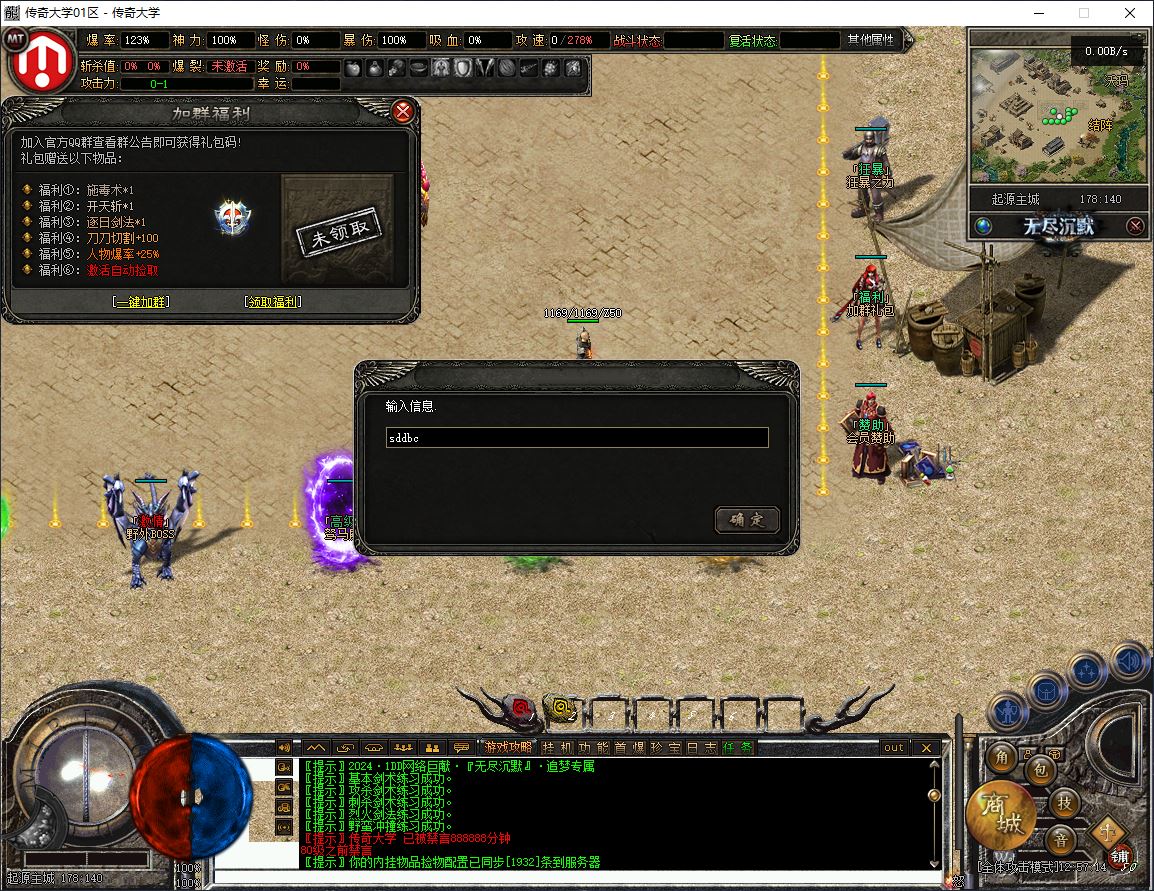Focus the 输入信息 text input field
1154x891 pixels.
pyautogui.click(x=577, y=438)
